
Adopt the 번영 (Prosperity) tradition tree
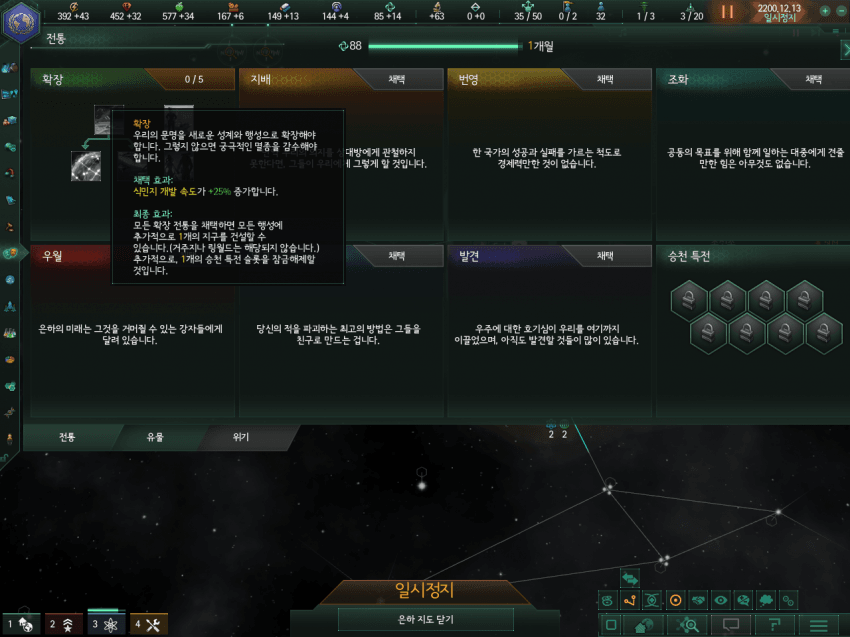tap(605, 79)
